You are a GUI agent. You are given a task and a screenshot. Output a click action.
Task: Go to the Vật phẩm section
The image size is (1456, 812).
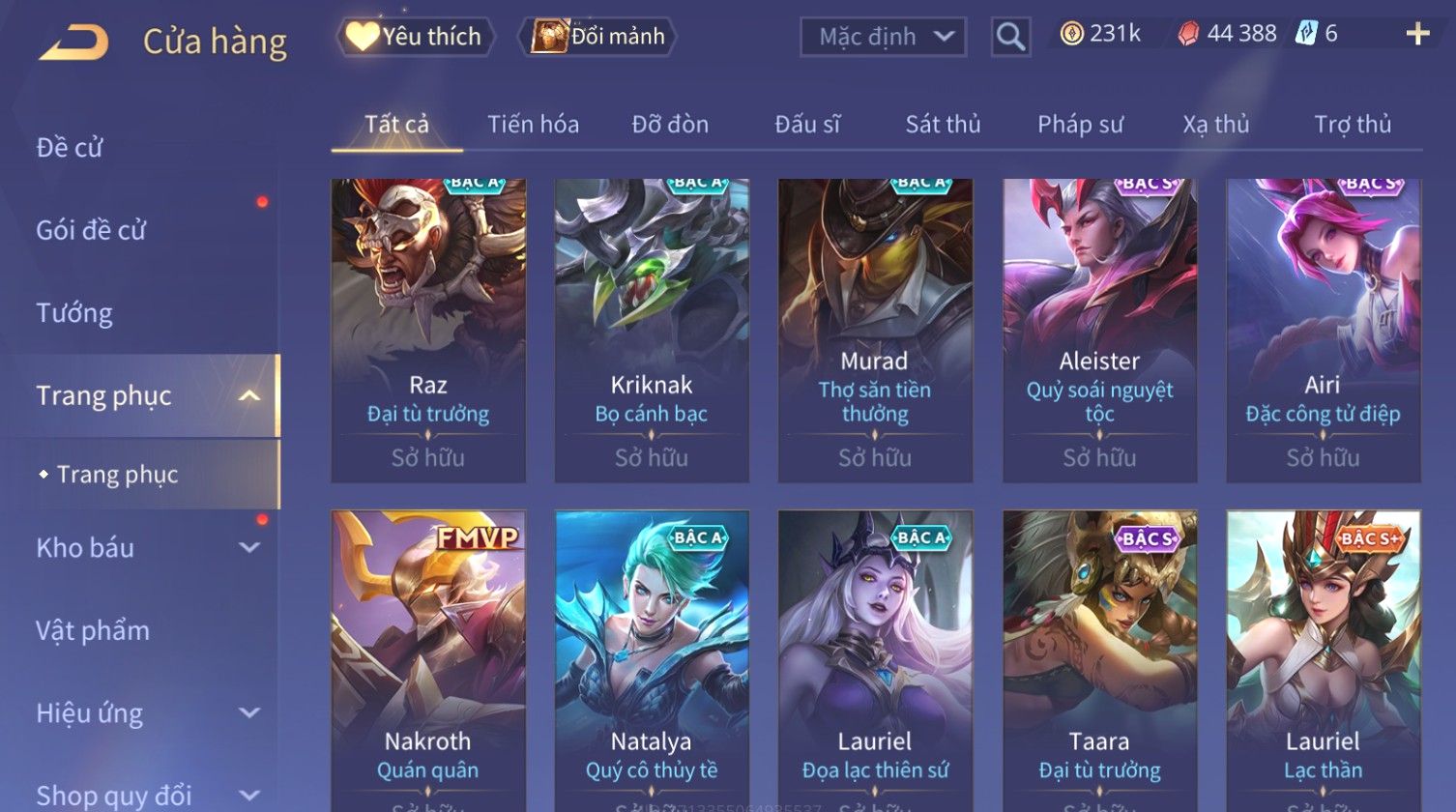93,631
